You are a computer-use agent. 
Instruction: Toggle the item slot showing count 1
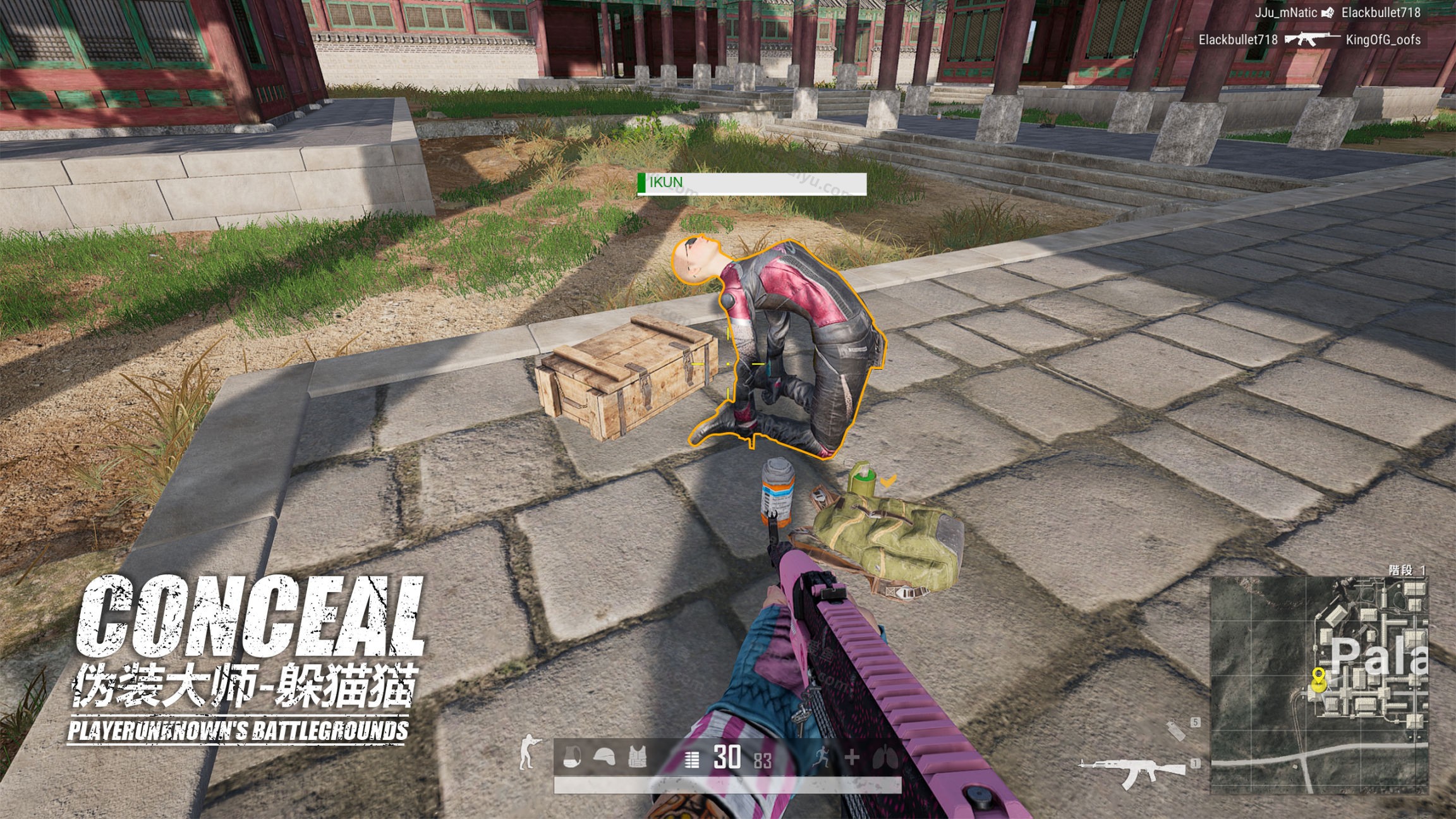click(1196, 765)
